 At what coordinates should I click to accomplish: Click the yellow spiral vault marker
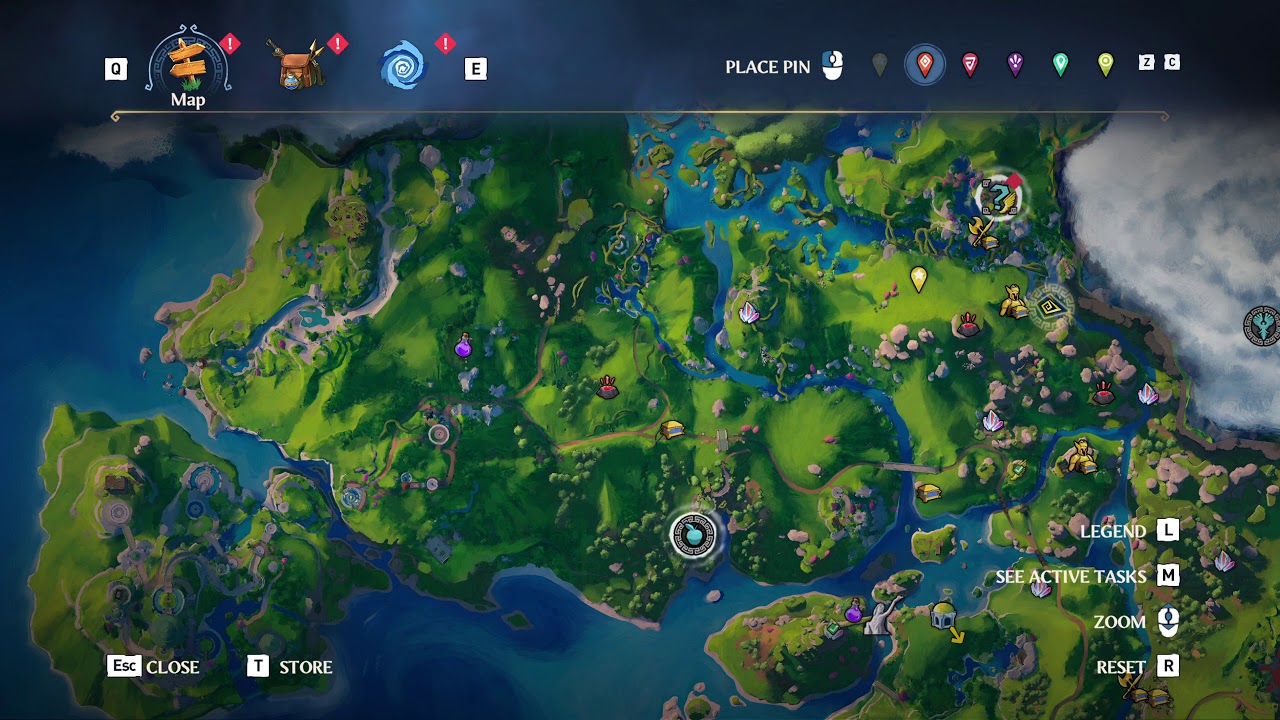[x=1050, y=308]
